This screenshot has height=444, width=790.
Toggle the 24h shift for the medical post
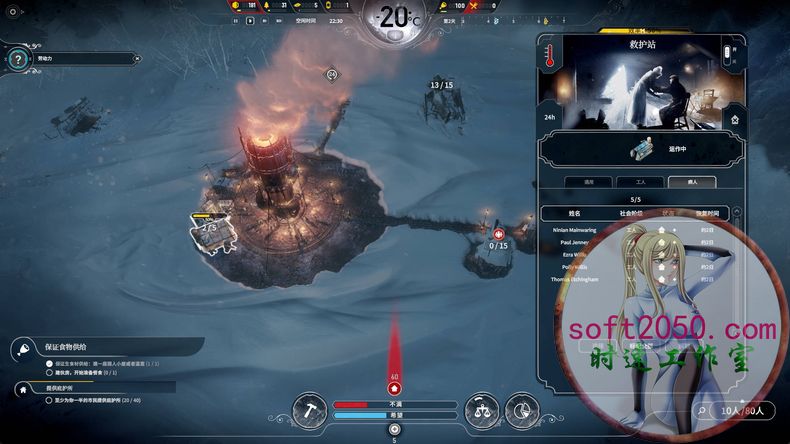point(548,117)
